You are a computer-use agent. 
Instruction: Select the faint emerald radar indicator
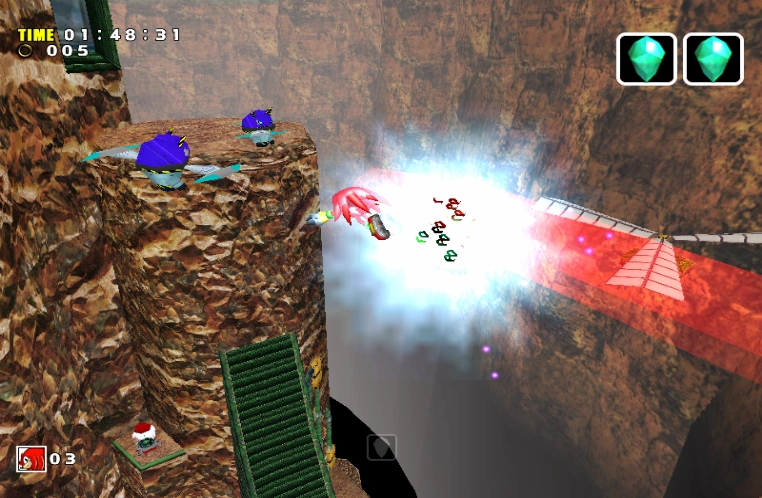(381, 446)
